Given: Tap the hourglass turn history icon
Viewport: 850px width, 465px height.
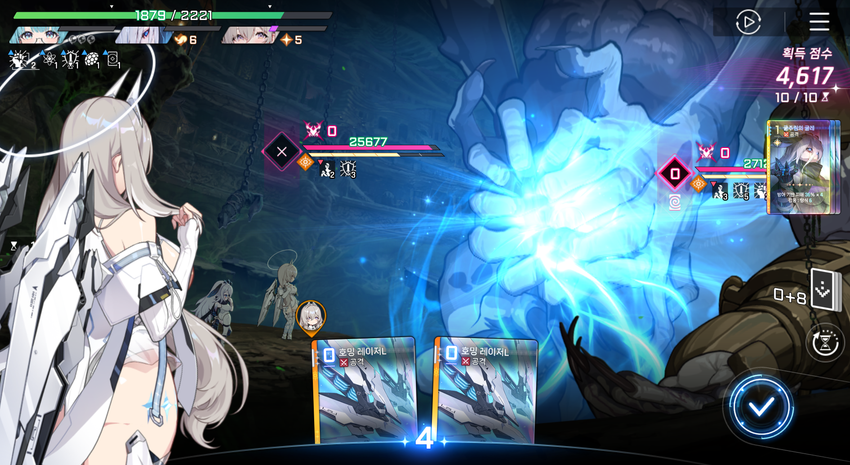Looking at the screenshot, I should 823,342.
